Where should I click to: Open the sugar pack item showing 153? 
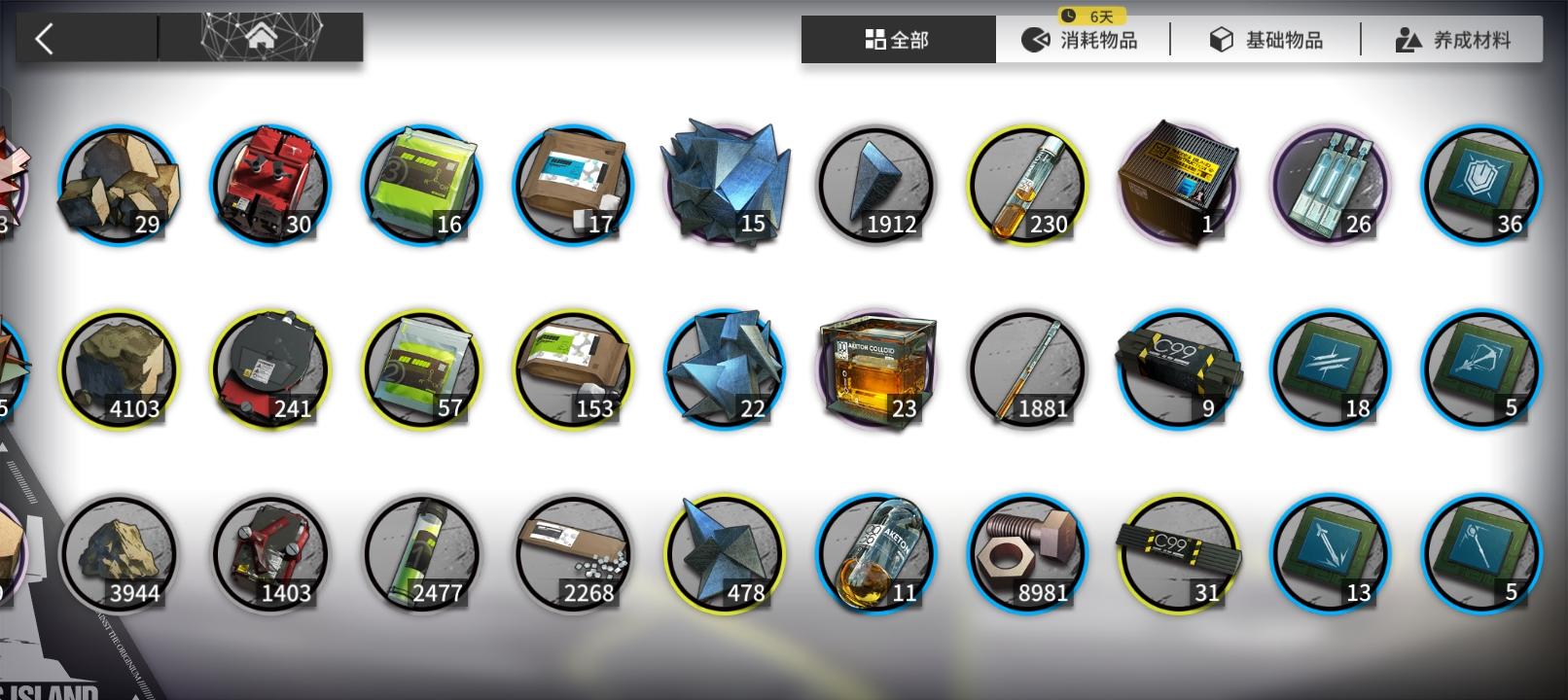click(574, 367)
